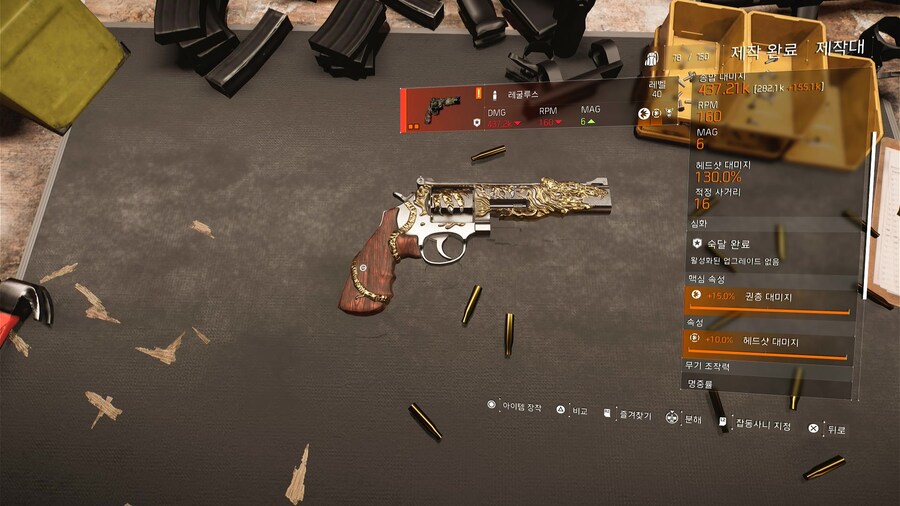The image size is (900, 506).
Task: Select the 명중률 weapon handling row
Action: click(x=767, y=382)
